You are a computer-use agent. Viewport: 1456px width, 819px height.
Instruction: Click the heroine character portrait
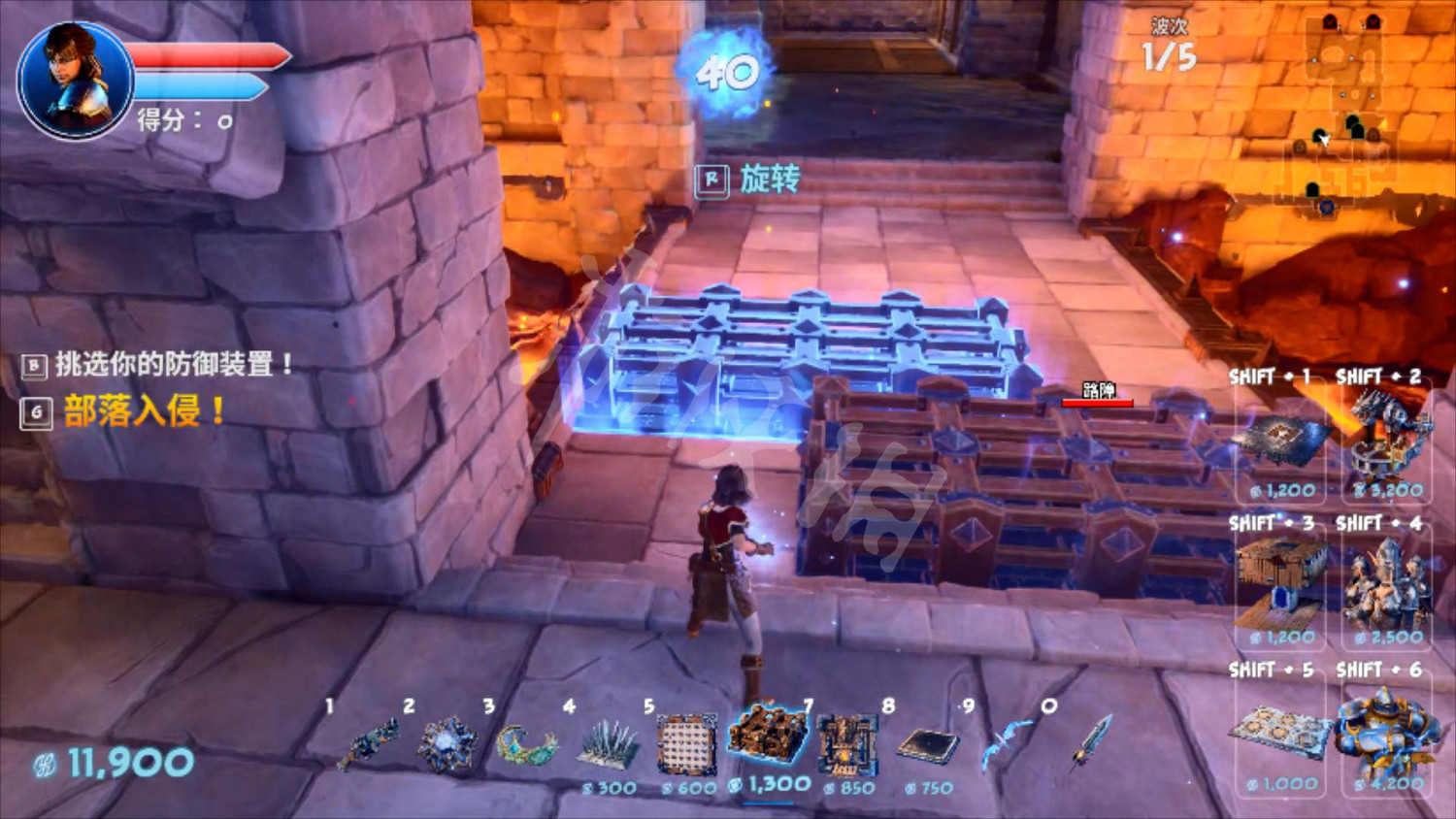coord(75,81)
